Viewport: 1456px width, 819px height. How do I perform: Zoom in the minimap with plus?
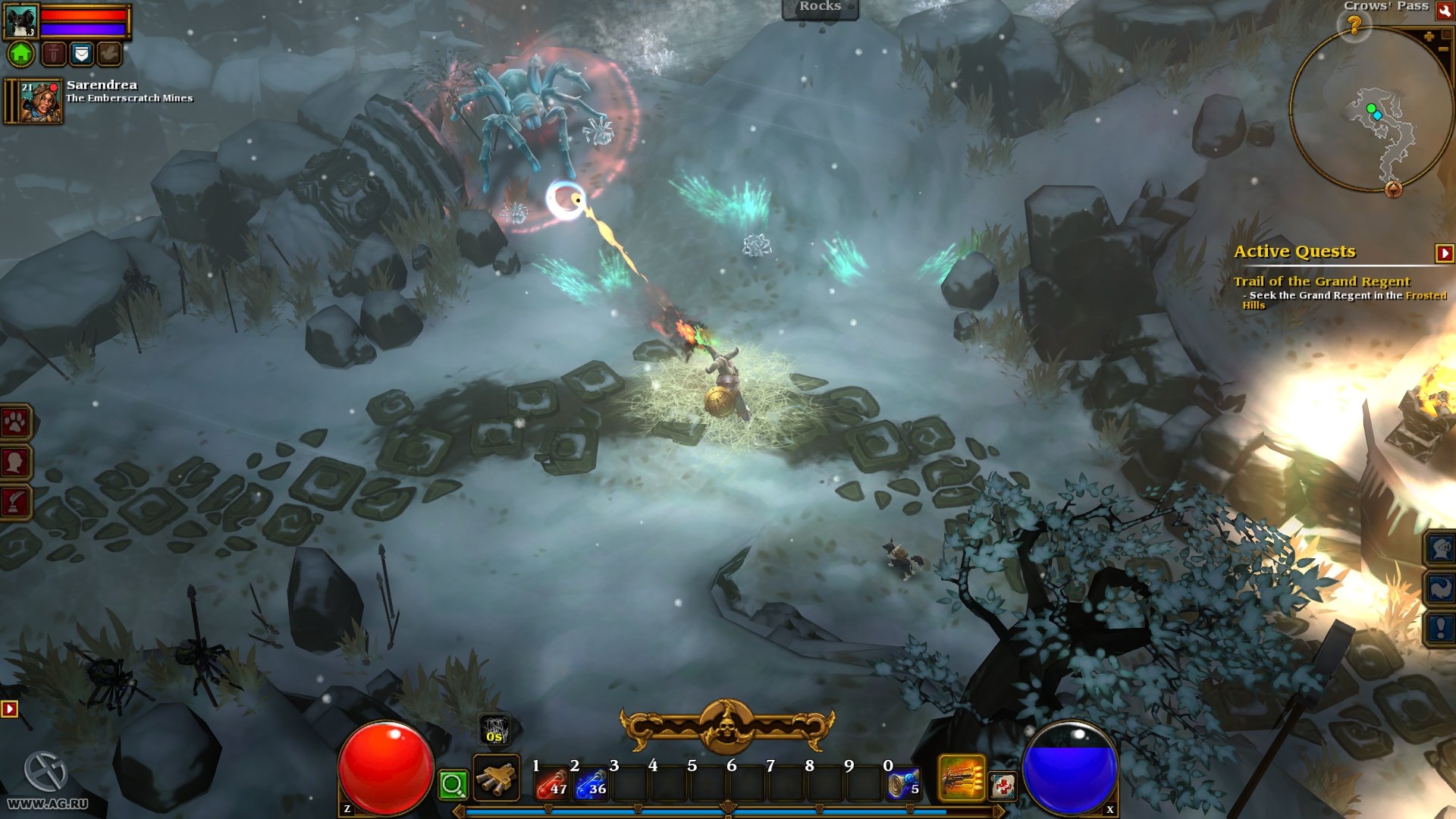pos(1429,36)
